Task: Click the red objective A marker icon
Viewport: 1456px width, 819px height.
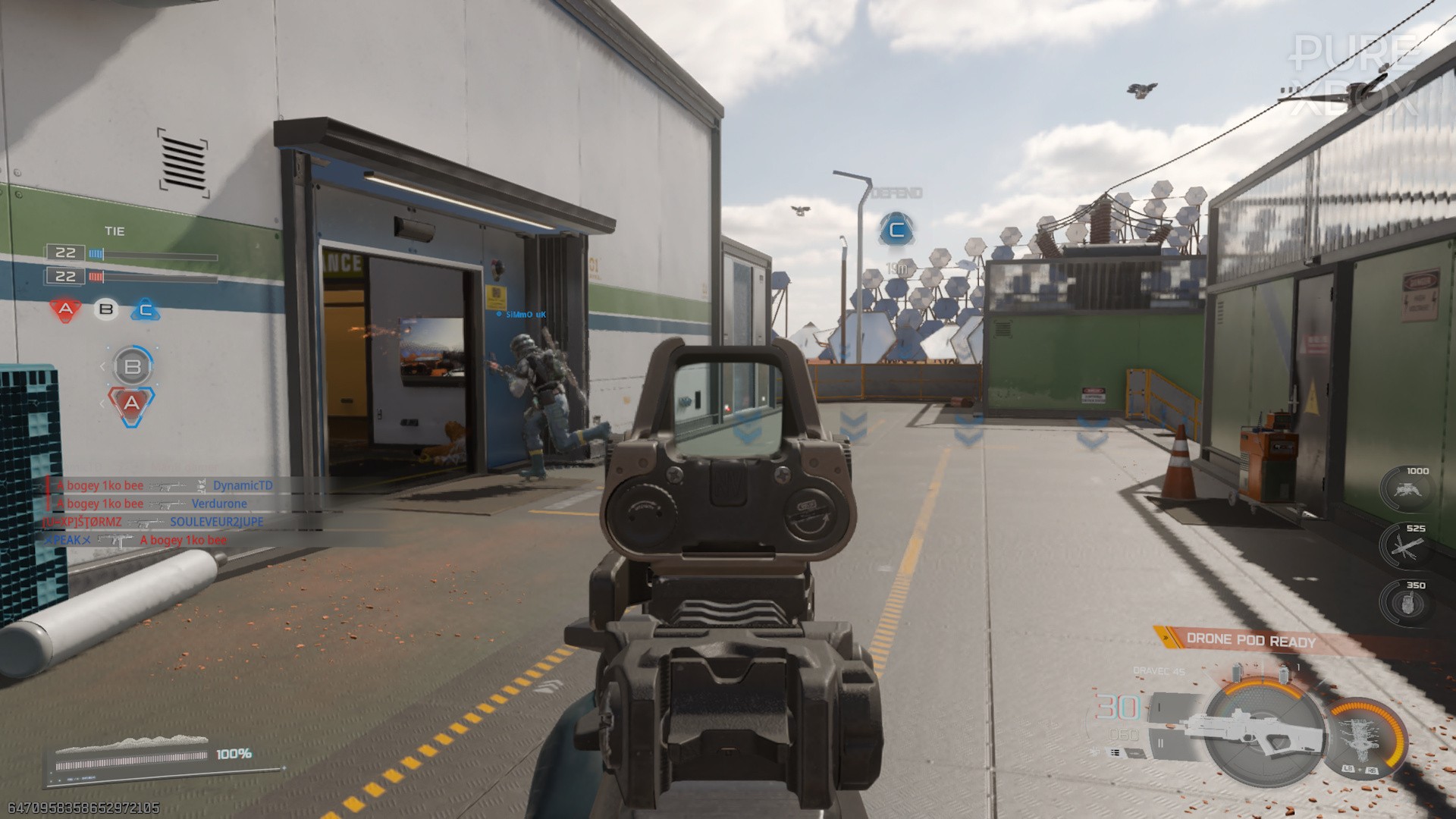Action: (65, 309)
